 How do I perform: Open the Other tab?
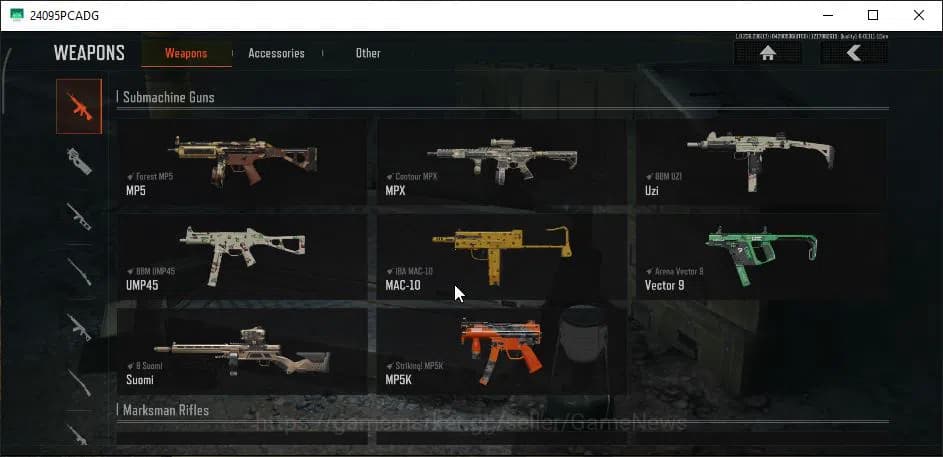pos(368,53)
